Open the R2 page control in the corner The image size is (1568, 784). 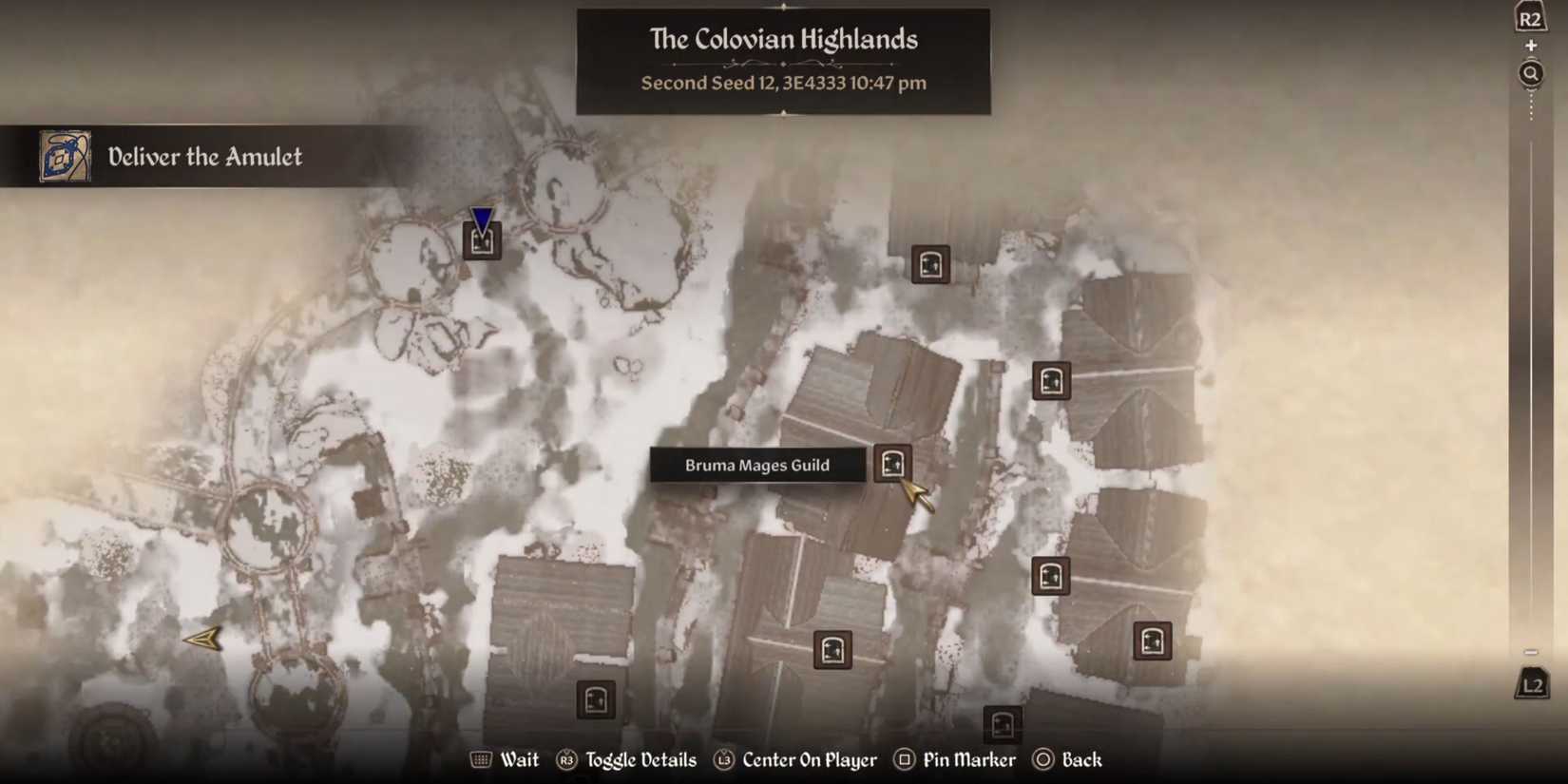coord(1529,14)
